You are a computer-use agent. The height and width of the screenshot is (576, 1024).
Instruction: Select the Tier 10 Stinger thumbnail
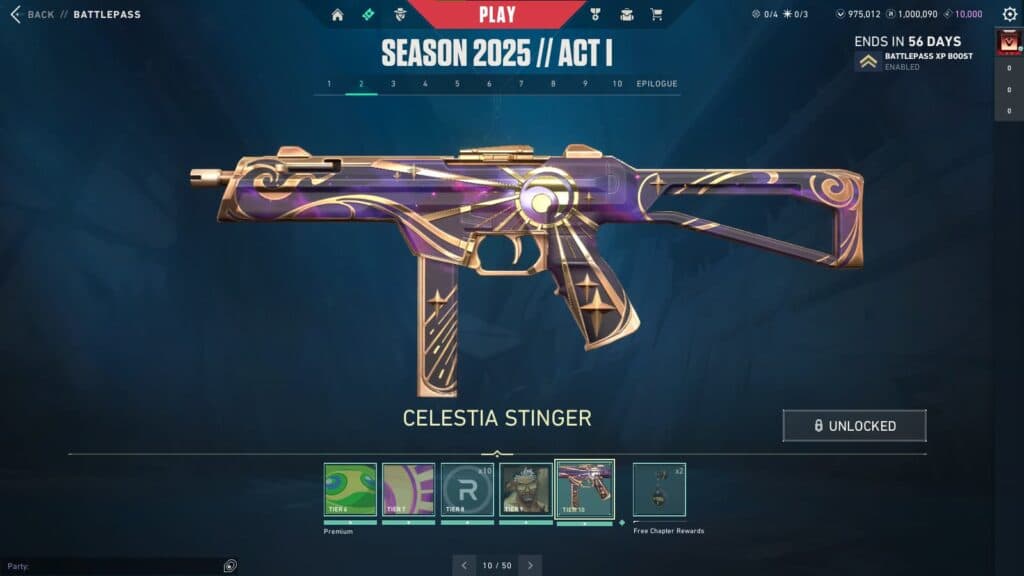pyautogui.click(x=585, y=489)
